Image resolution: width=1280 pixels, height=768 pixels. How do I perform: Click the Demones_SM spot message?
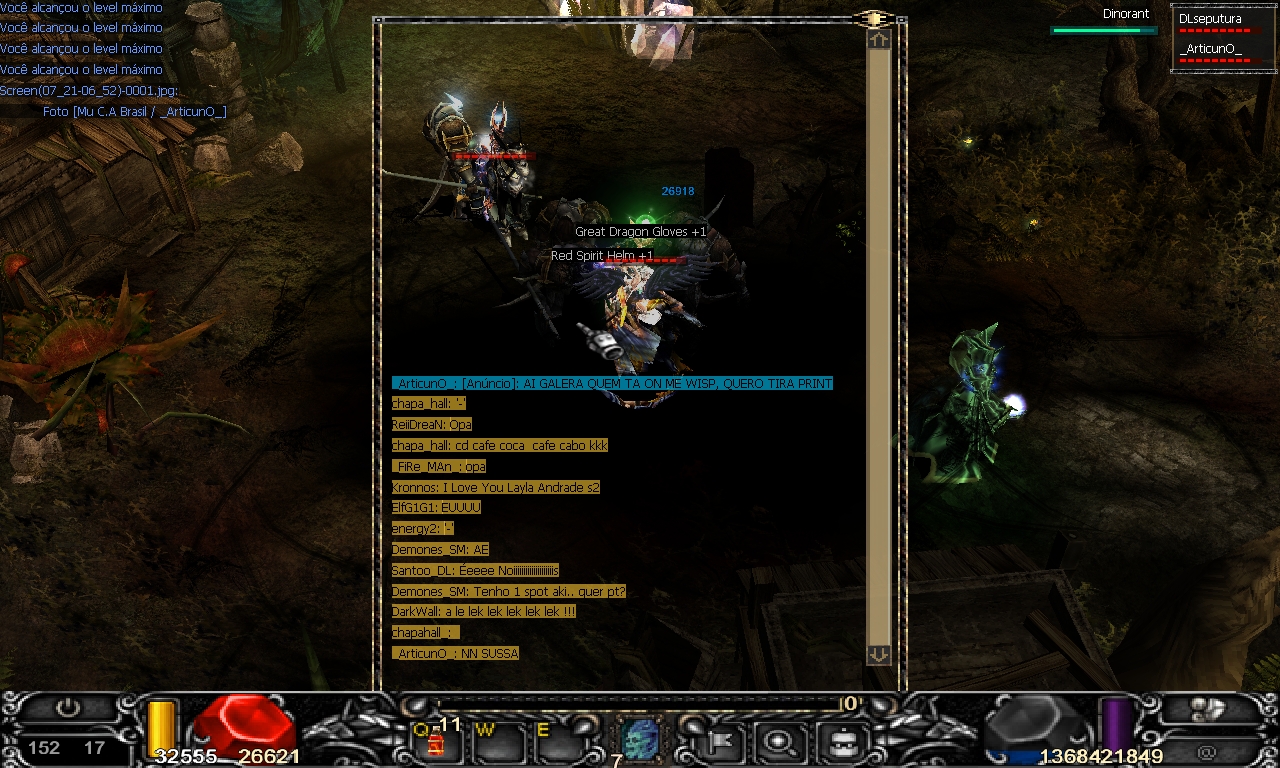509,592
